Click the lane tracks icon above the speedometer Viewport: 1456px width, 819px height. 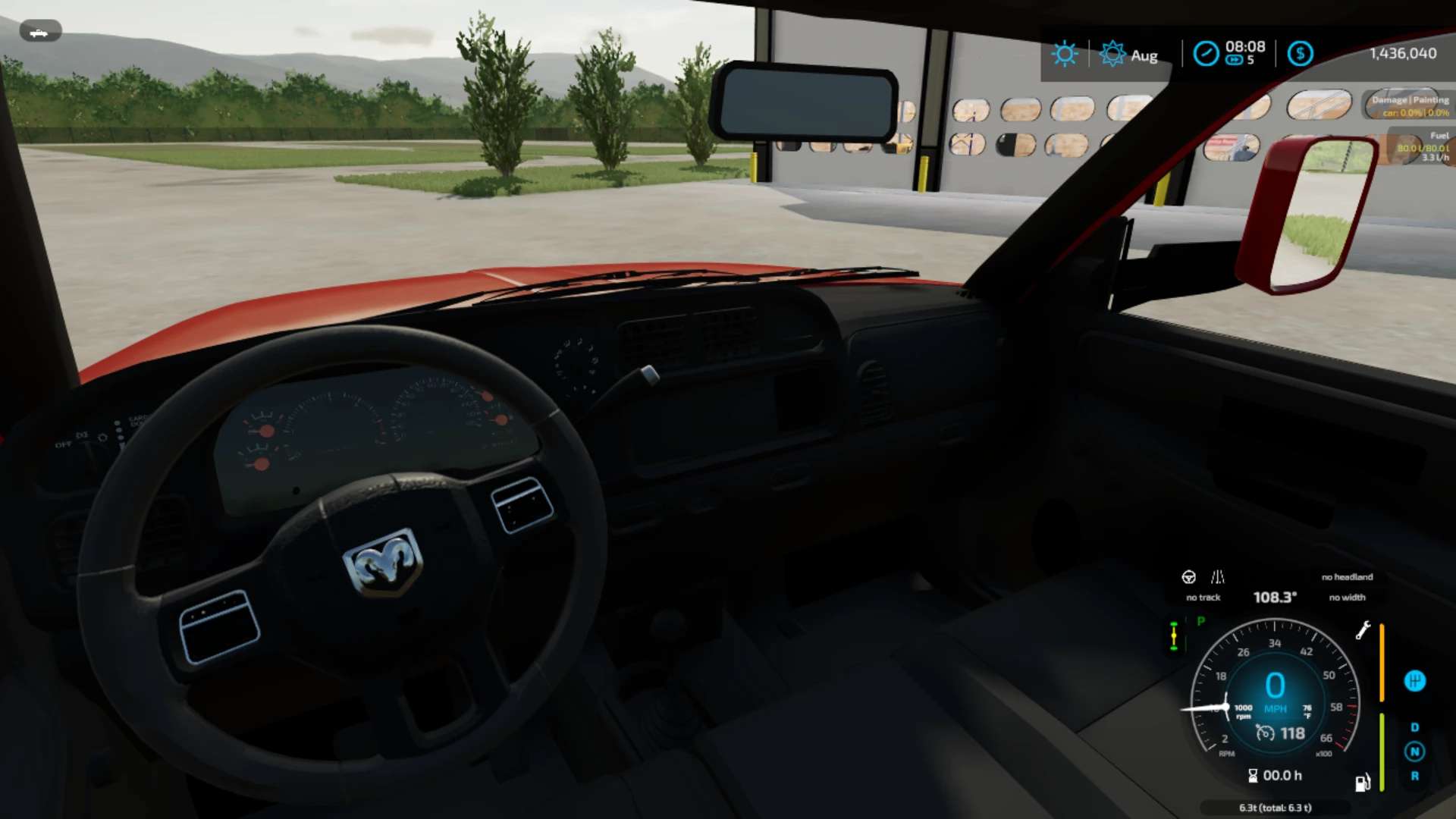click(1218, 577)
